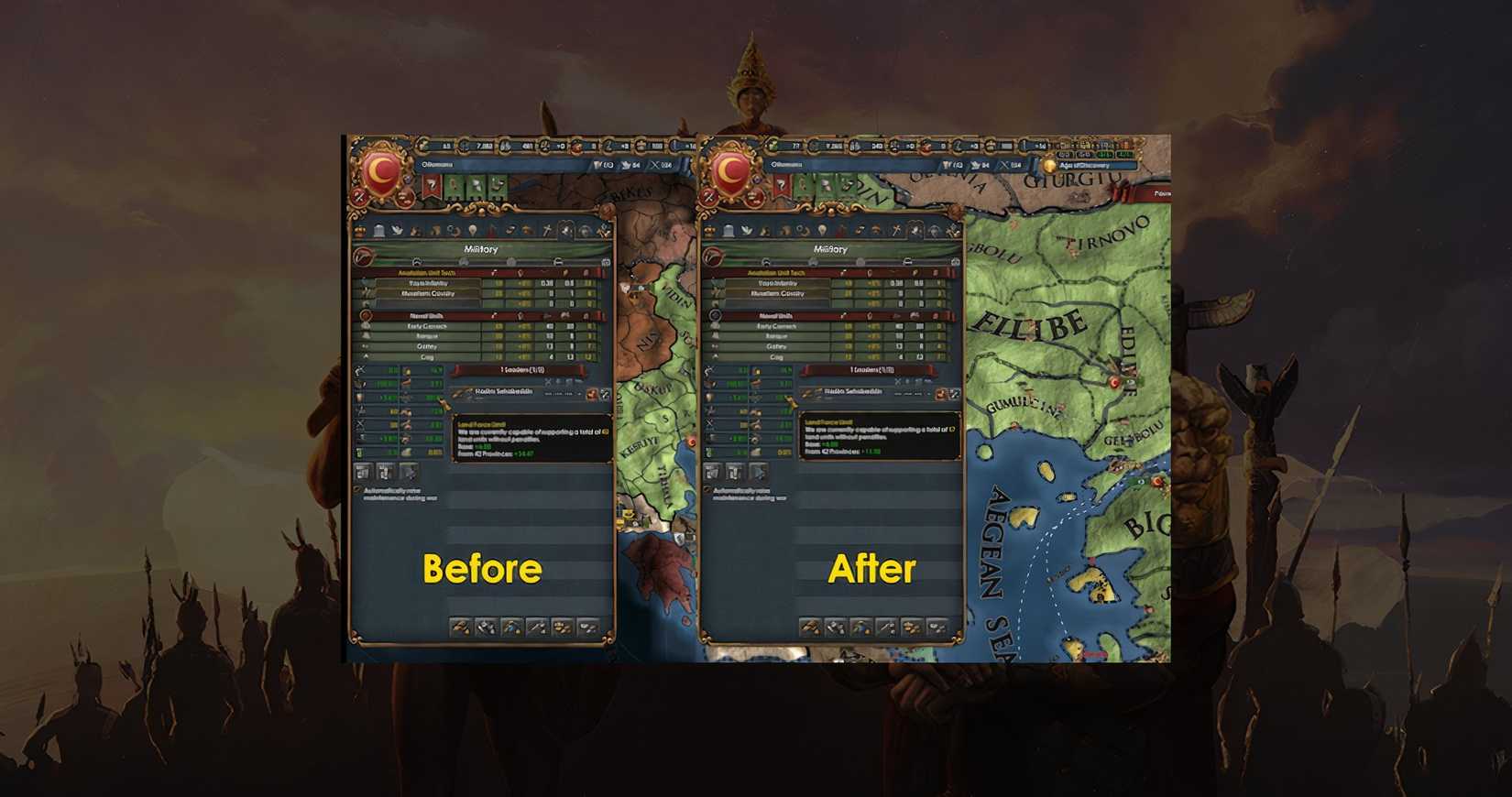The height and width of the screenshot is (797, 1512).
Task: Click the stability icon on the resource bar
Action: pyautogui.click(x=543, y=146)
